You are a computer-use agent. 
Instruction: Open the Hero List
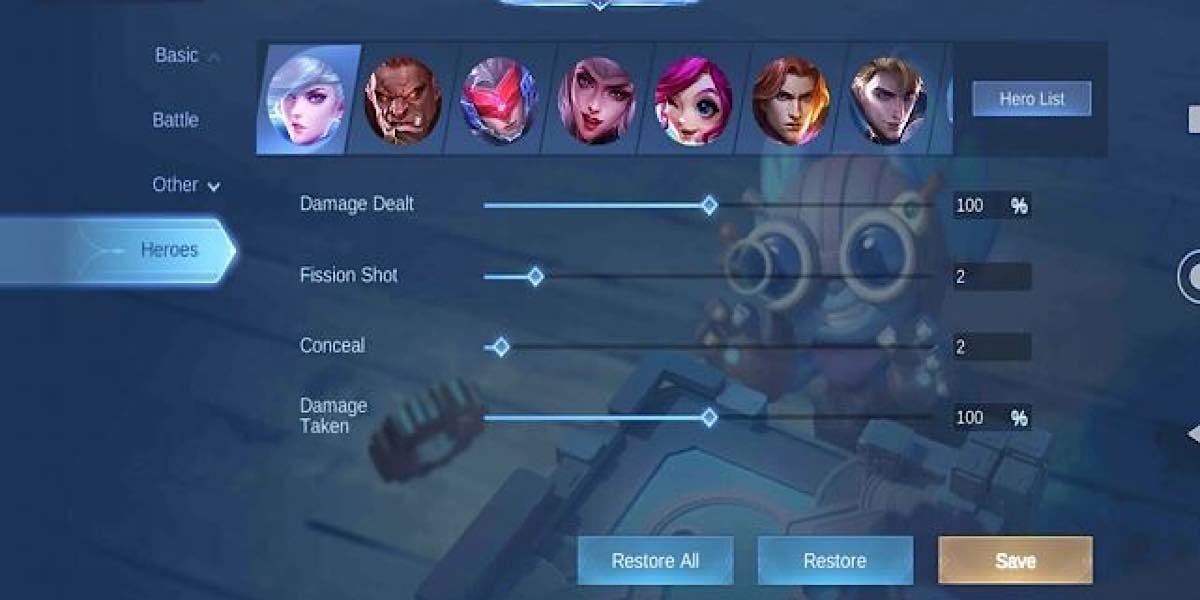coord(1031,99)
